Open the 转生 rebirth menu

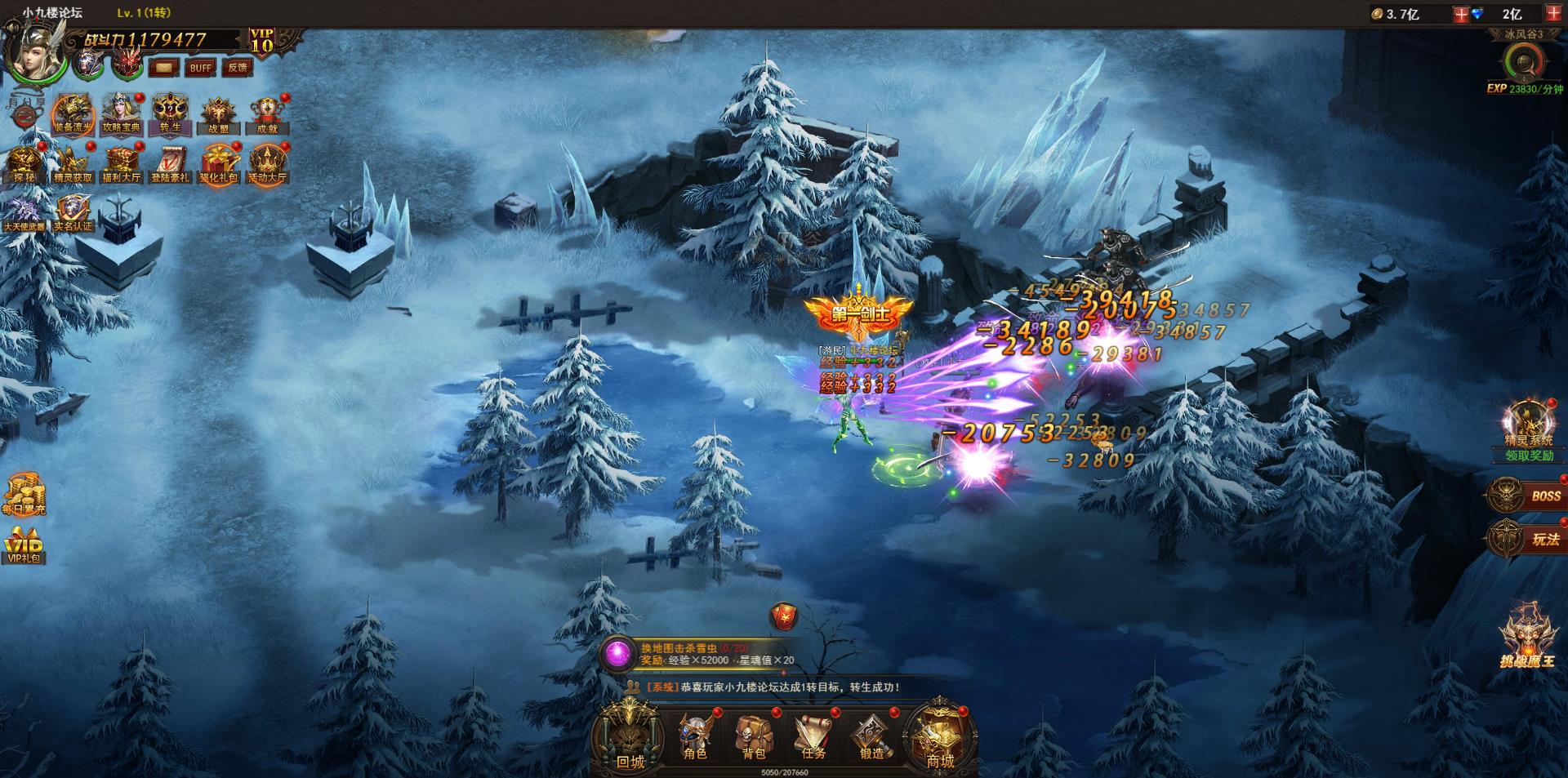[170, 114]
